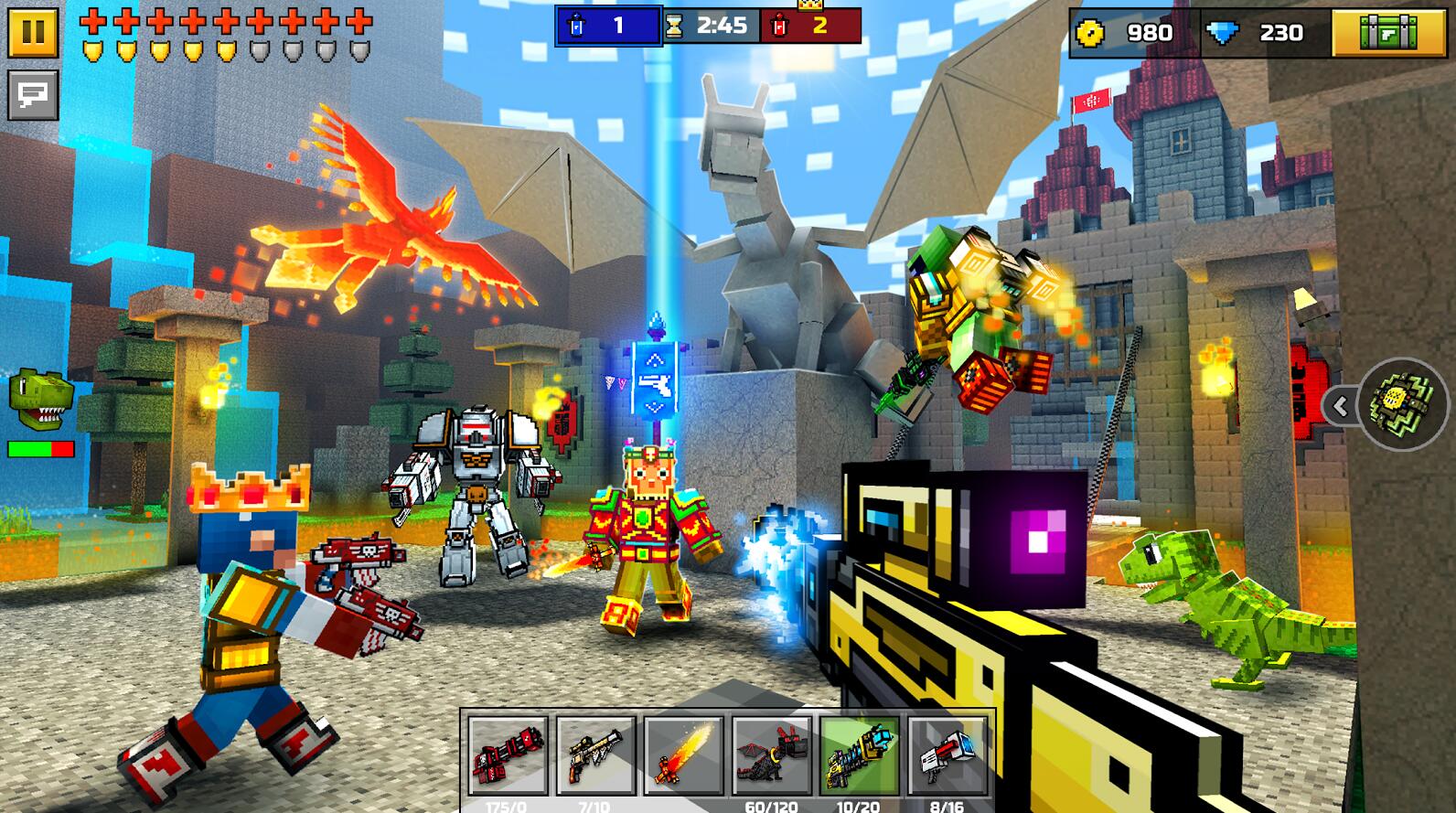Image resolution: width=1456 pixels, height=813 pixels.
Task: Collapse the gadget panel with the left chevron
Action: pos(1341,405)
